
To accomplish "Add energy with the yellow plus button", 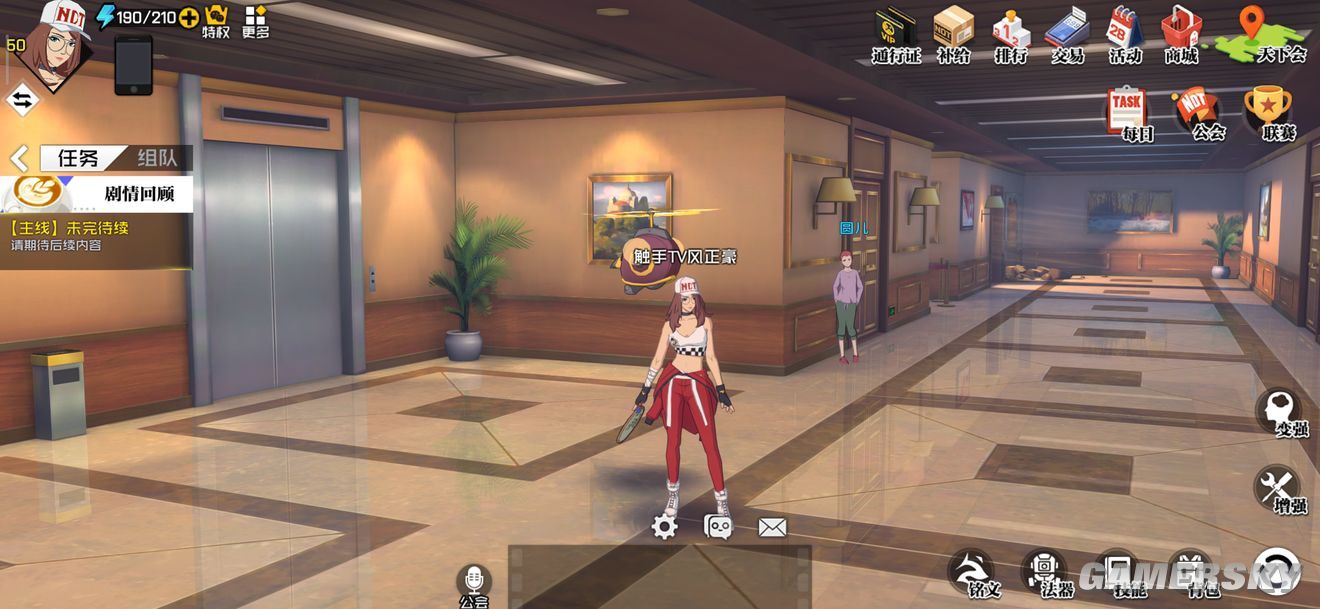I will (x=188, y=17).
